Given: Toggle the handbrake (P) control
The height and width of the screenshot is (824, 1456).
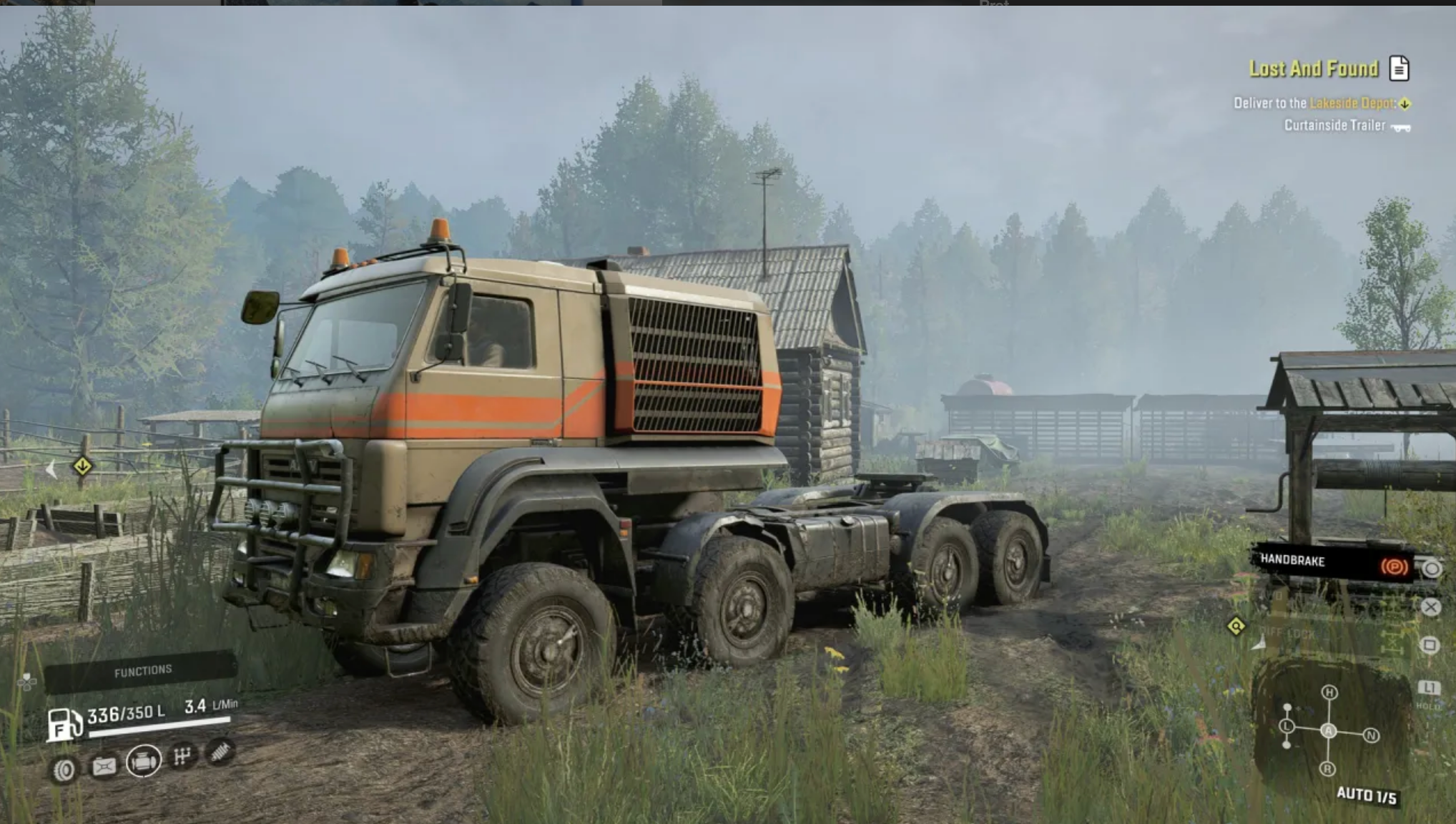Looking at the screenshot, I should [1394, 566].
